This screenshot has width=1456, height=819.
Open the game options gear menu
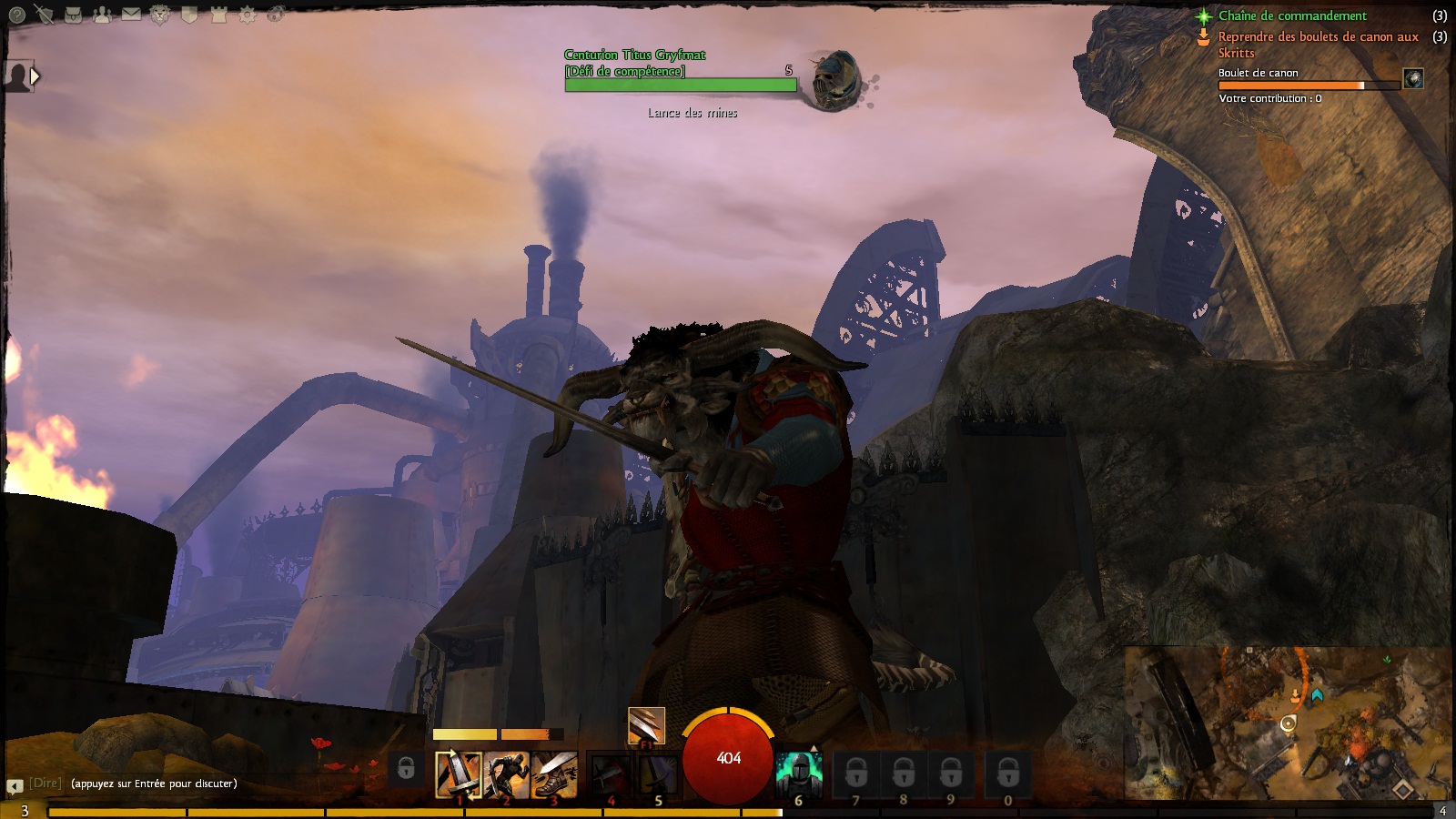point(247,15)
